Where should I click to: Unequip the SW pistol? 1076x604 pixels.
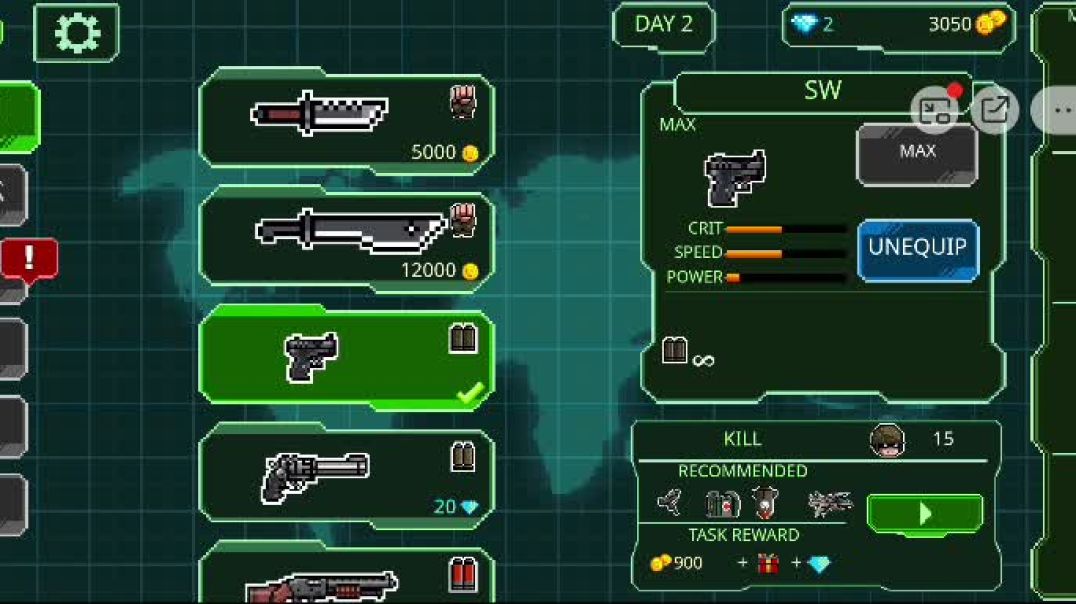tap(917, 249)
